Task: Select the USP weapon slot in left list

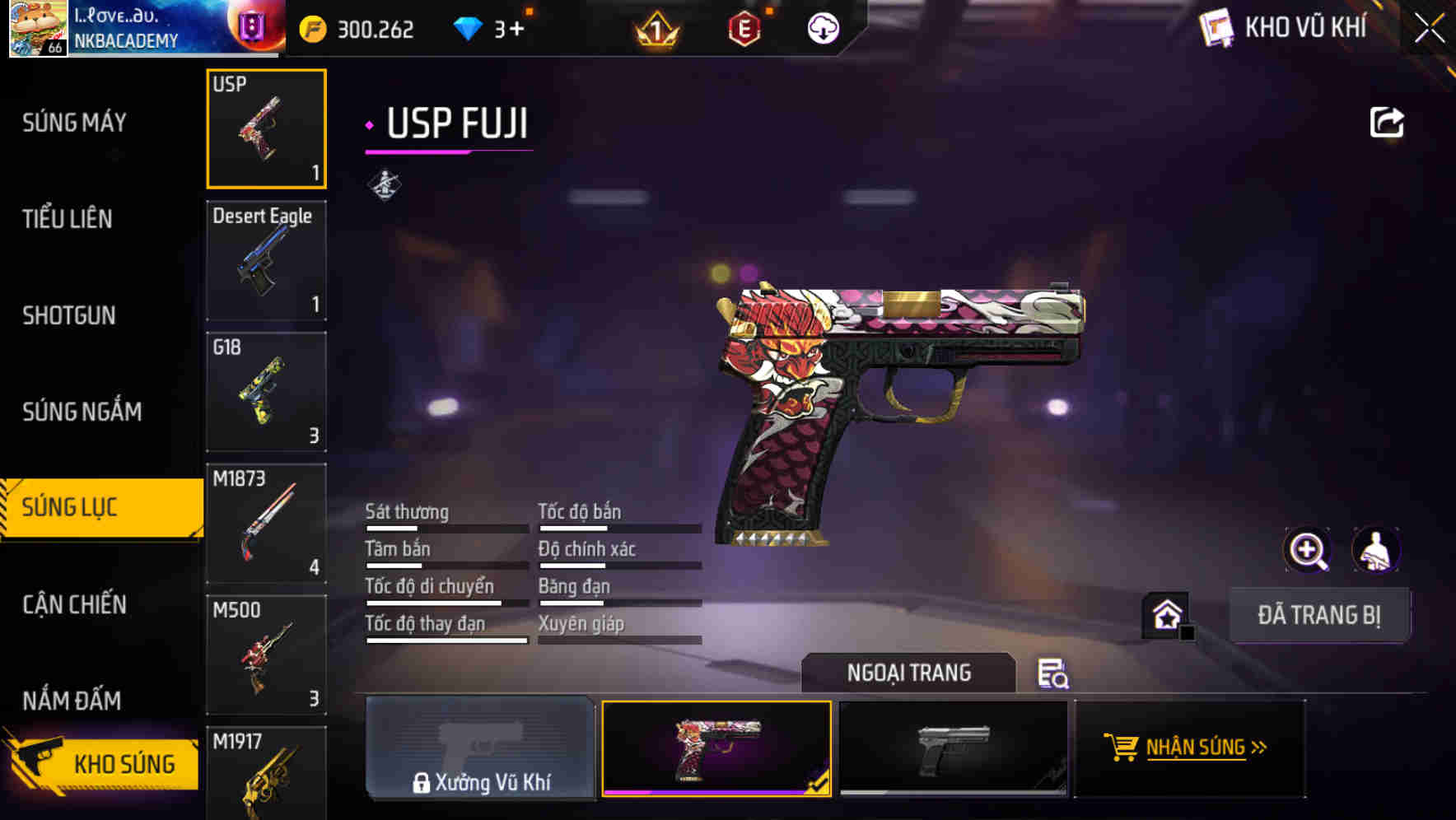Action: coord(266,128)
